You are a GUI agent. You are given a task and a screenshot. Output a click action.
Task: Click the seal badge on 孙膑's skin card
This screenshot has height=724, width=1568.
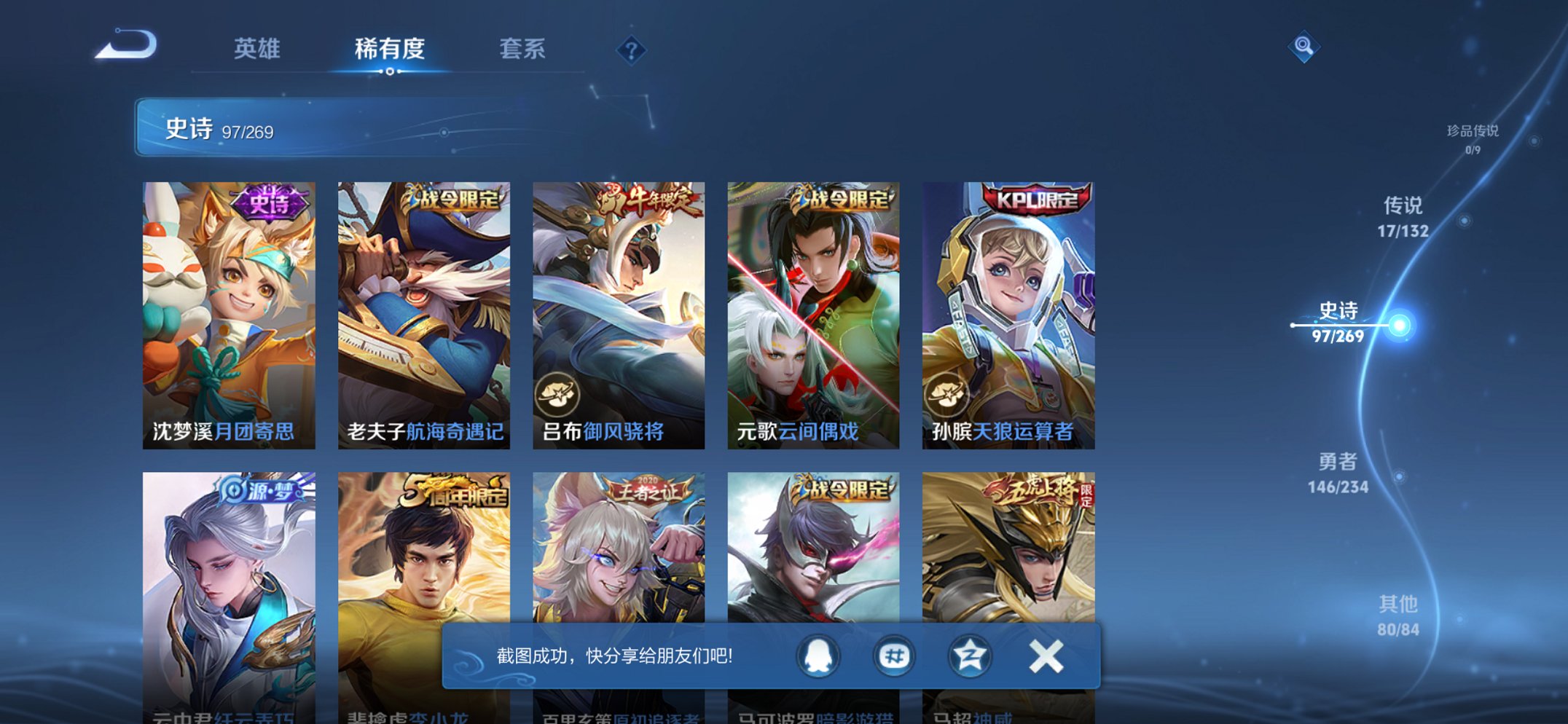[945, 391]
